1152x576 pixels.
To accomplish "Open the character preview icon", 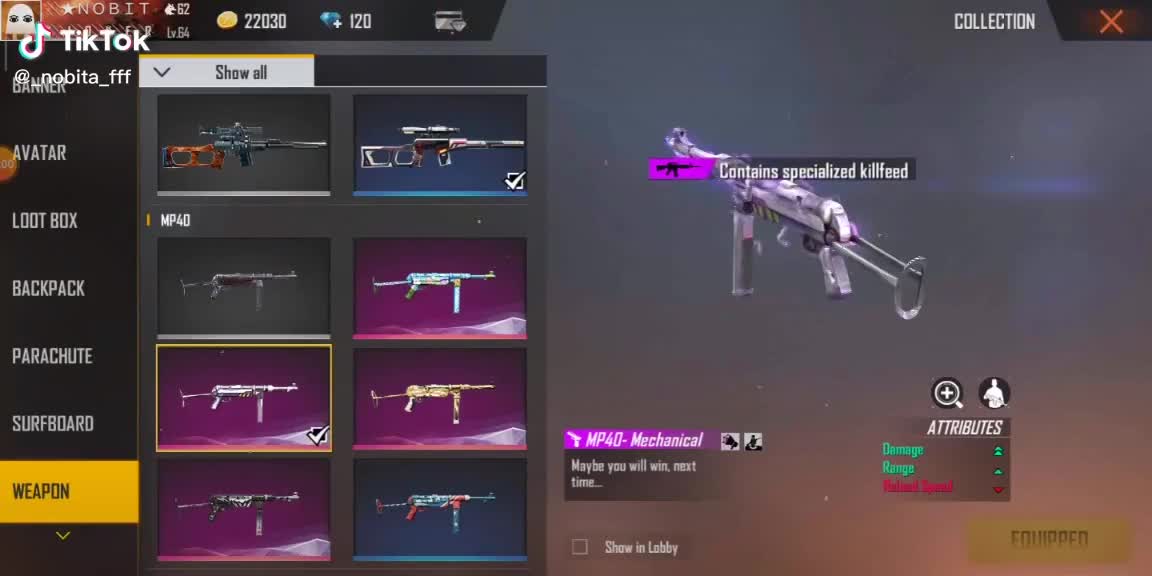I will click(994, 393).
